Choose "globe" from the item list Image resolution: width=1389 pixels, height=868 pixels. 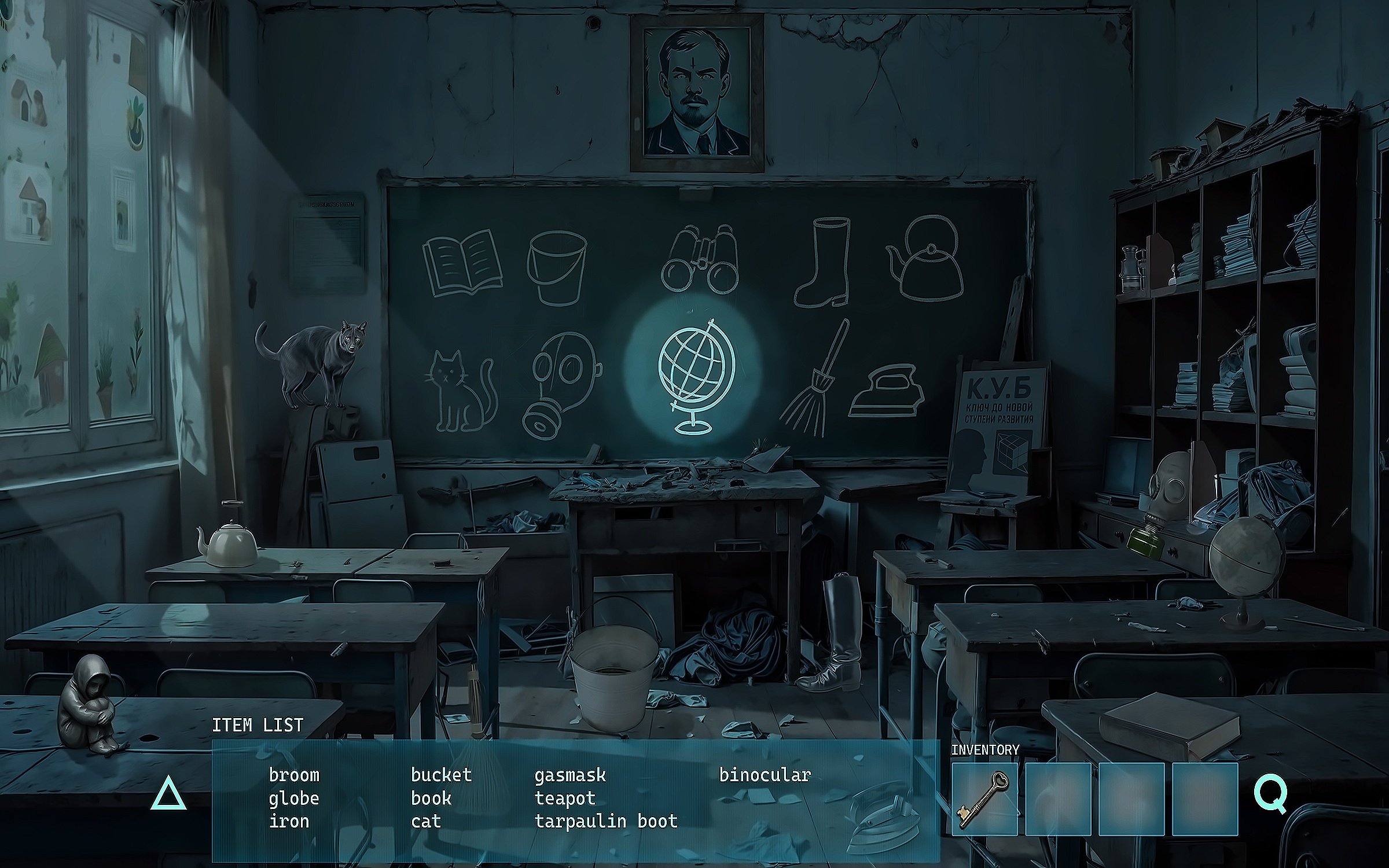click(x=294, y=799)
